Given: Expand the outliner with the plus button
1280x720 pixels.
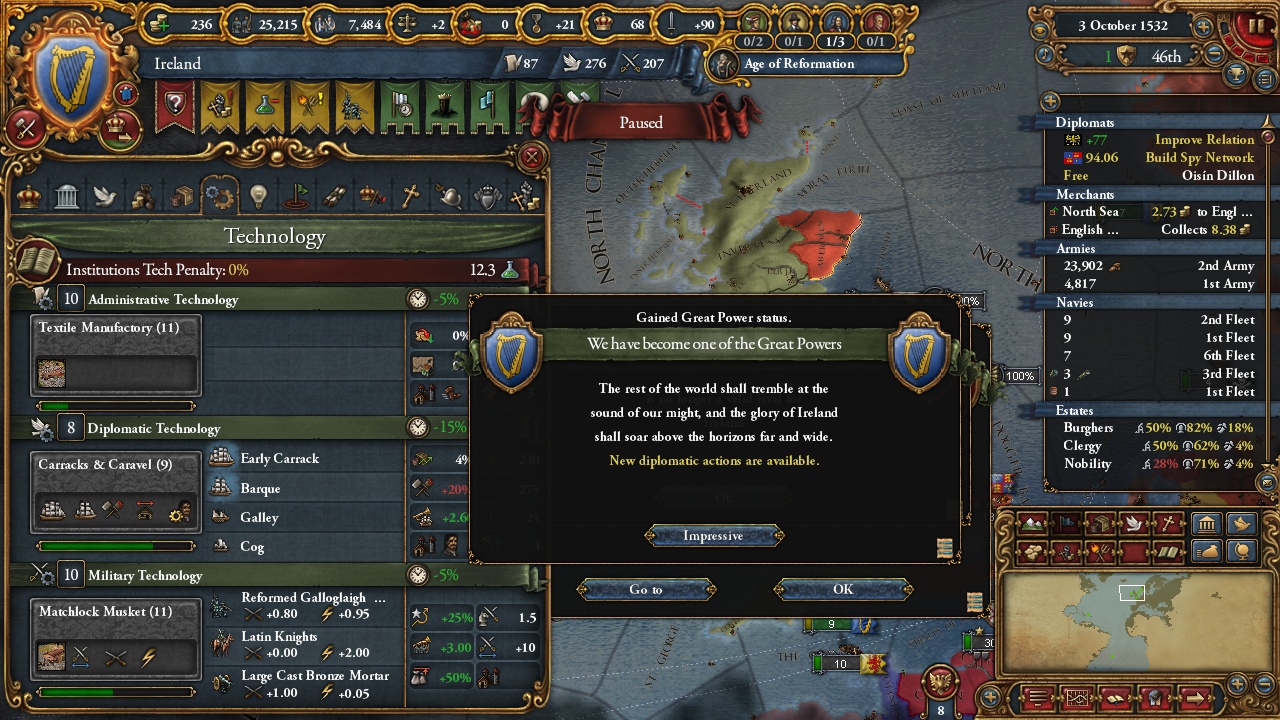Looking at the screenshot, I should click(x=1050, y=101).
